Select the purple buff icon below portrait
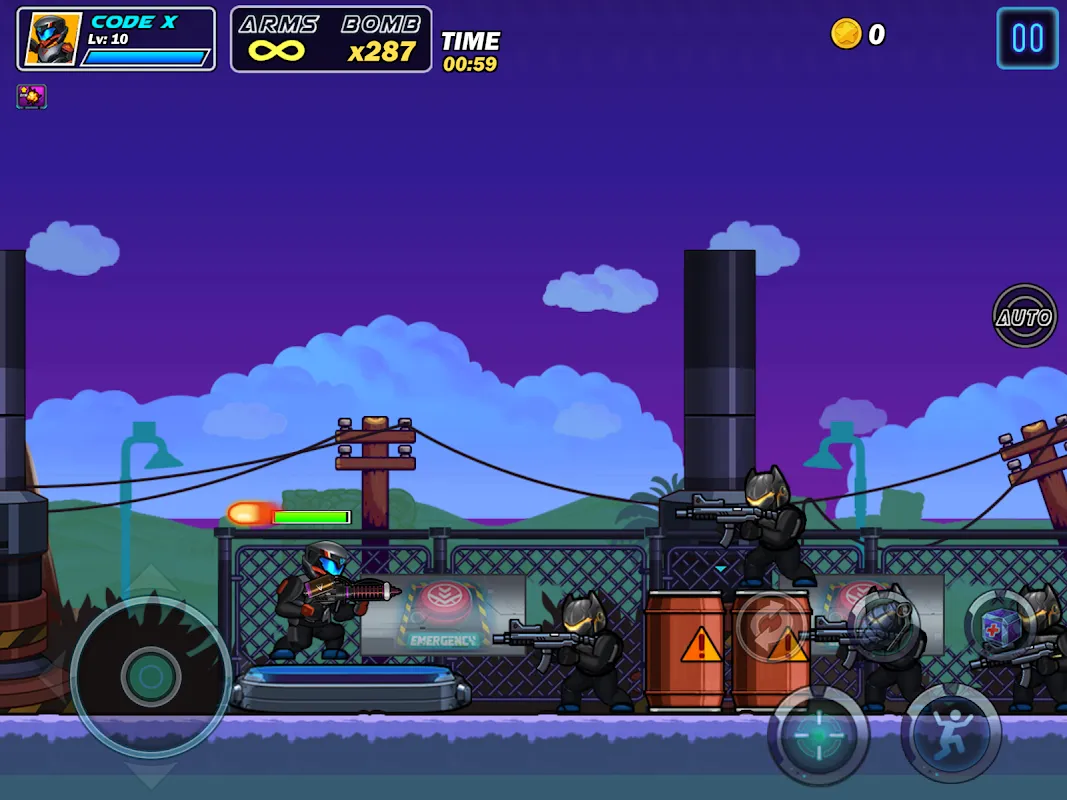 point(31,96)
